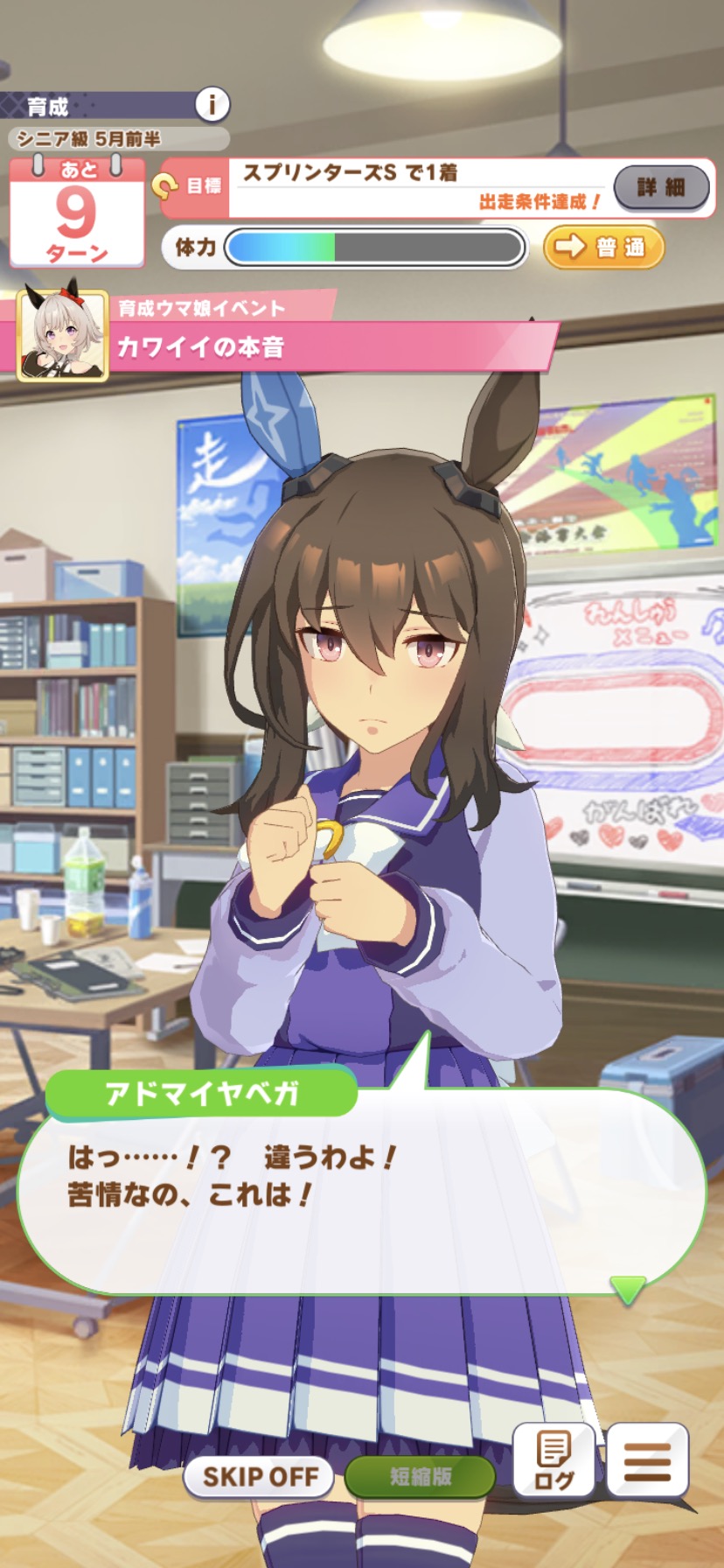Viewport: 724px width, 1568px height.
Task: Open the ログ dialogue log
Action: (554, 1461)
